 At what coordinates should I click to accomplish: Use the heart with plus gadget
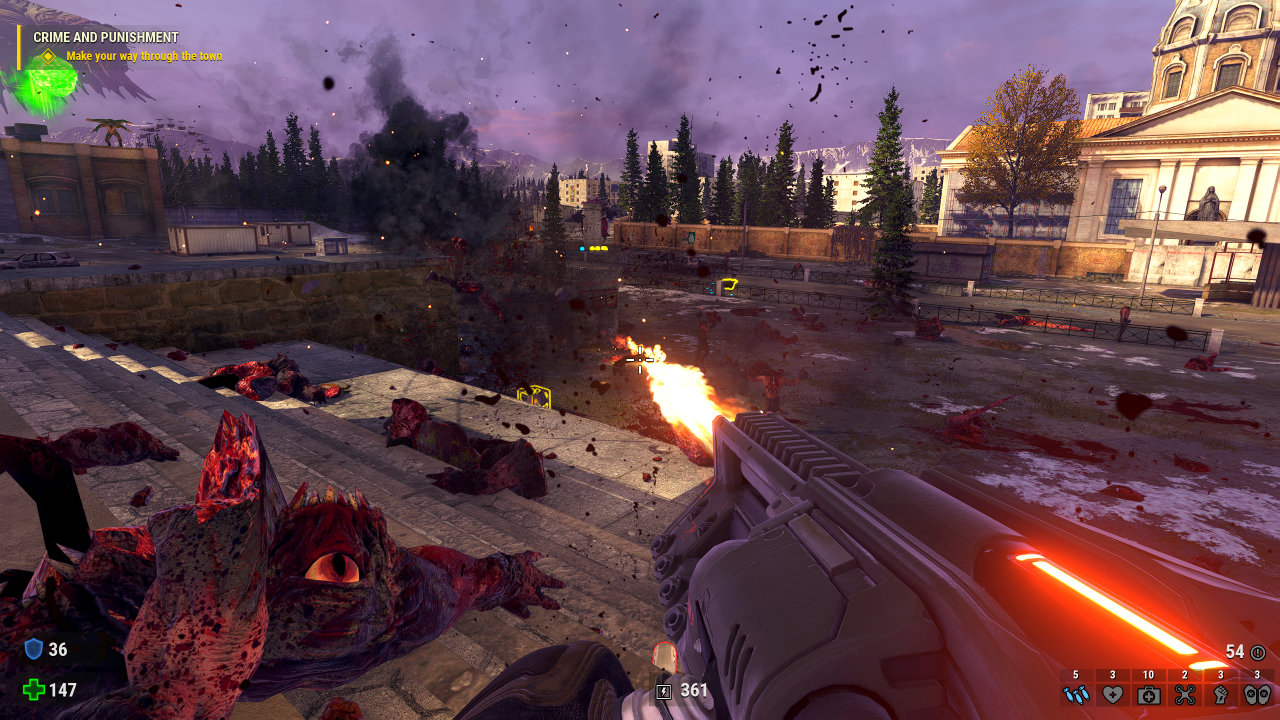click(x=1112, y=694)
